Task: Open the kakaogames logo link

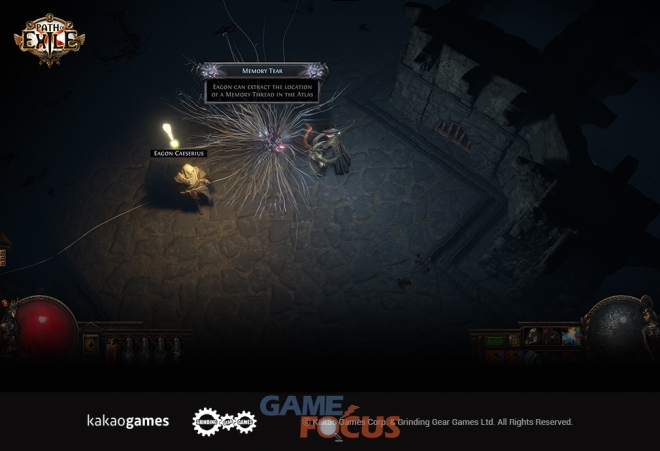Action: (127, 421)
